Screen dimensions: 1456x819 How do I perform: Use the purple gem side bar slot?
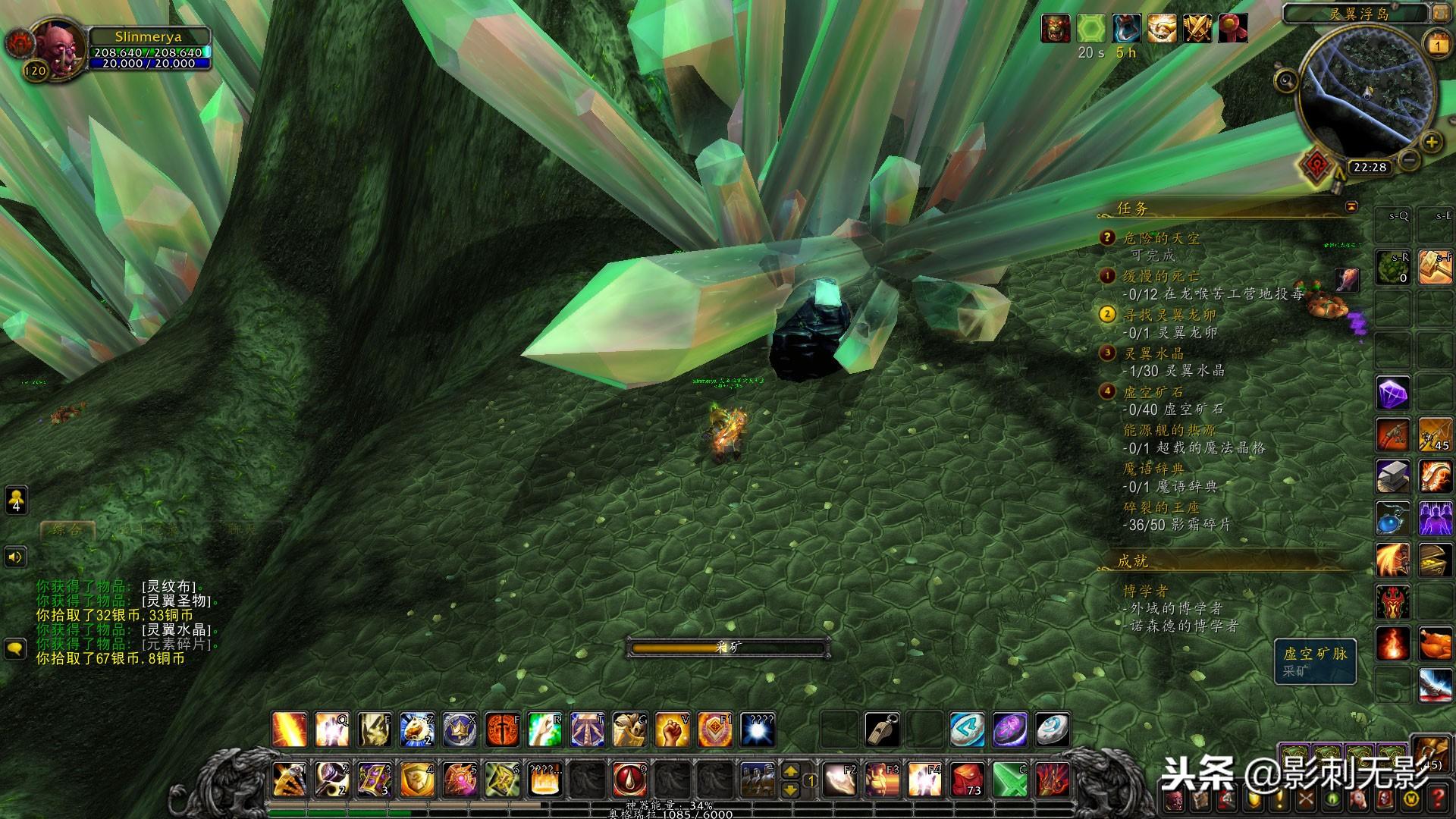1393,394
